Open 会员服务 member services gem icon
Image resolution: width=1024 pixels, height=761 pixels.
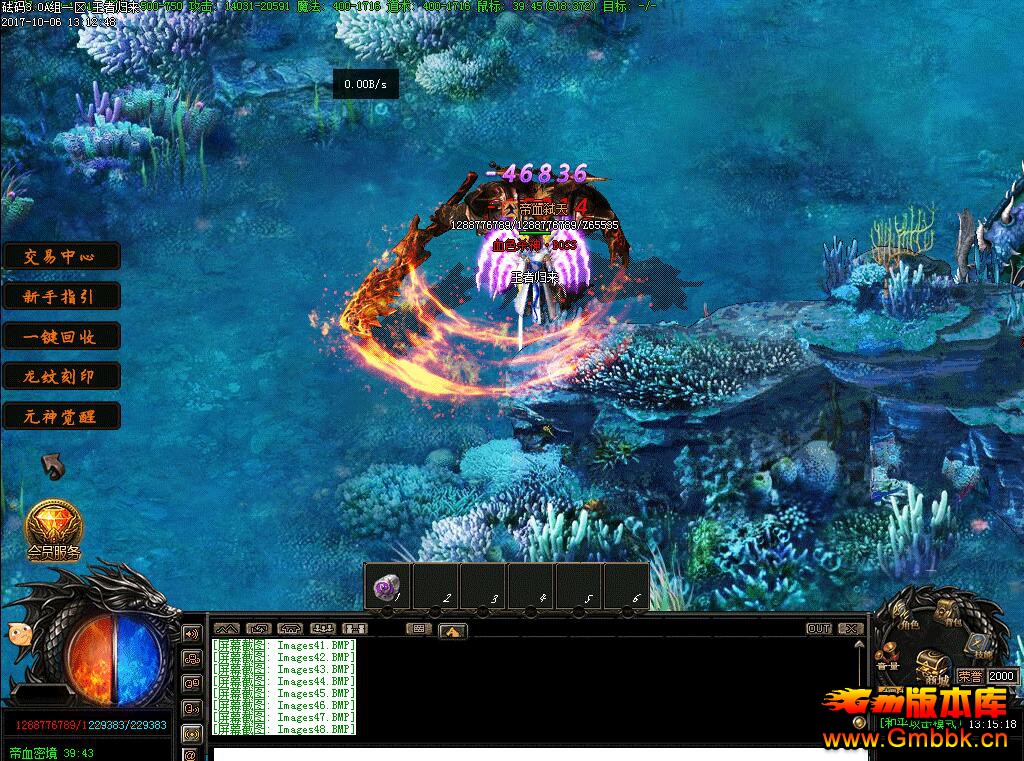(54, 528)
